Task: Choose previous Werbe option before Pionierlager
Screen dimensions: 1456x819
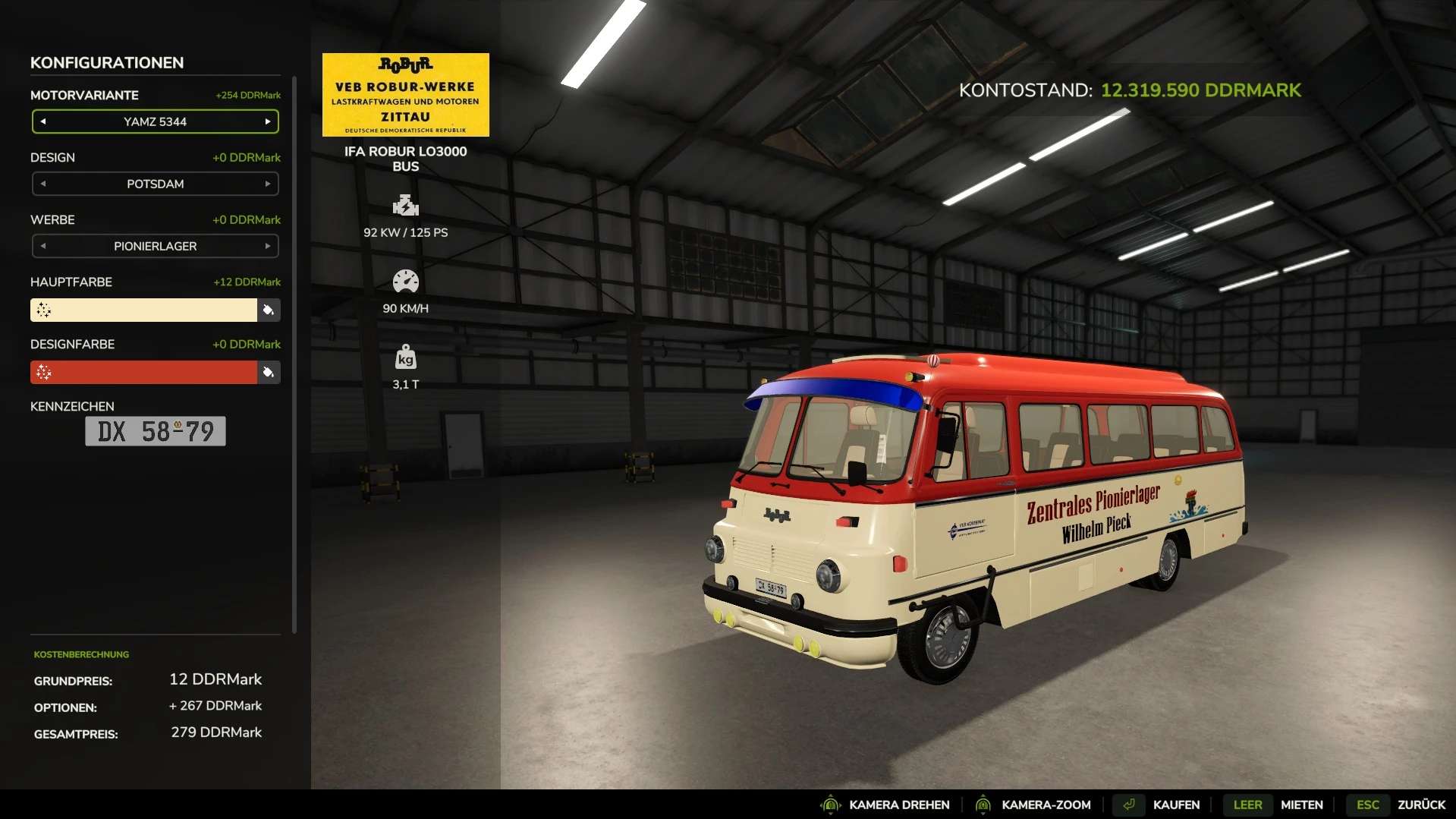Action: tap(43, 246)
